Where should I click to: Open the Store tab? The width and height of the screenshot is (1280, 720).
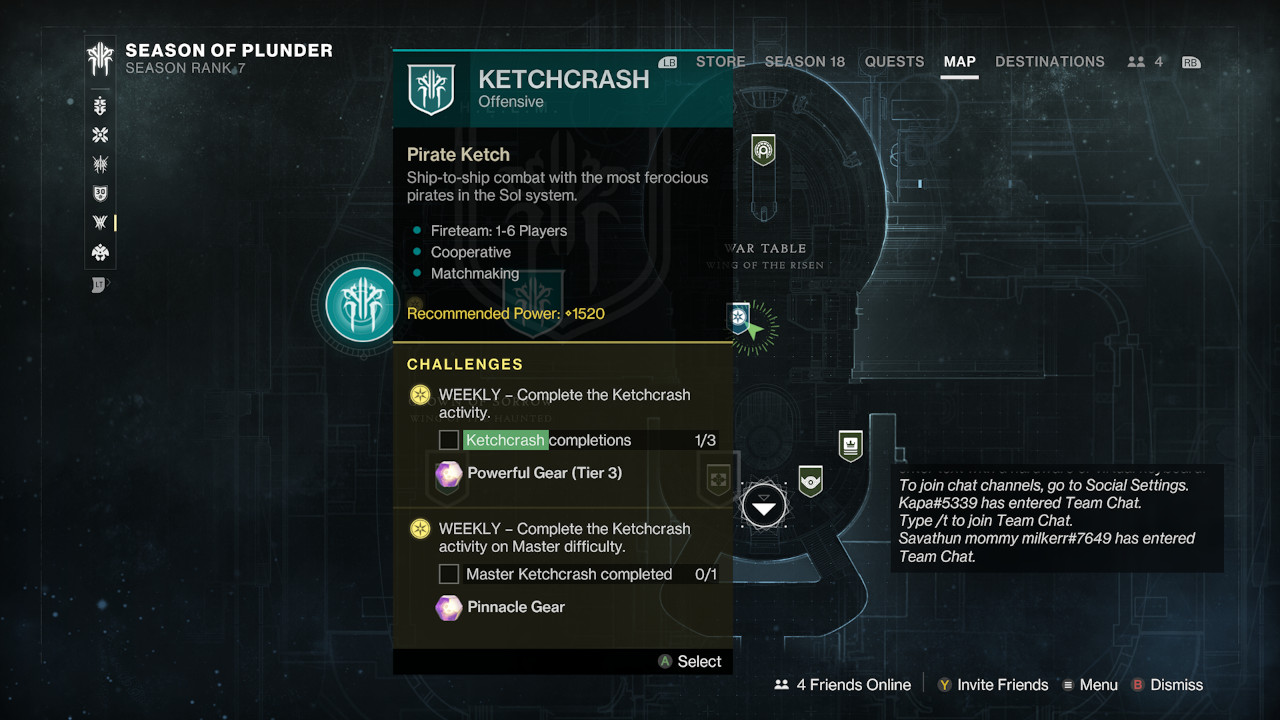pos(720,62)
